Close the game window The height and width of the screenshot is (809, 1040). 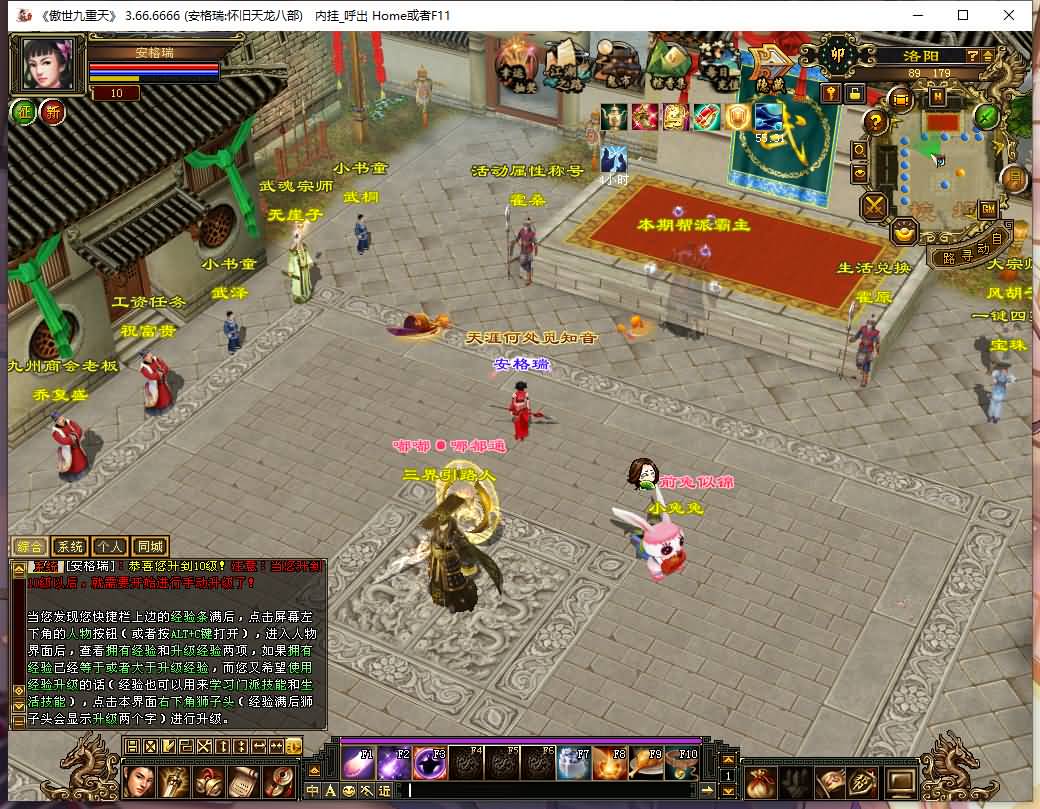click(x=1008, y=15)
